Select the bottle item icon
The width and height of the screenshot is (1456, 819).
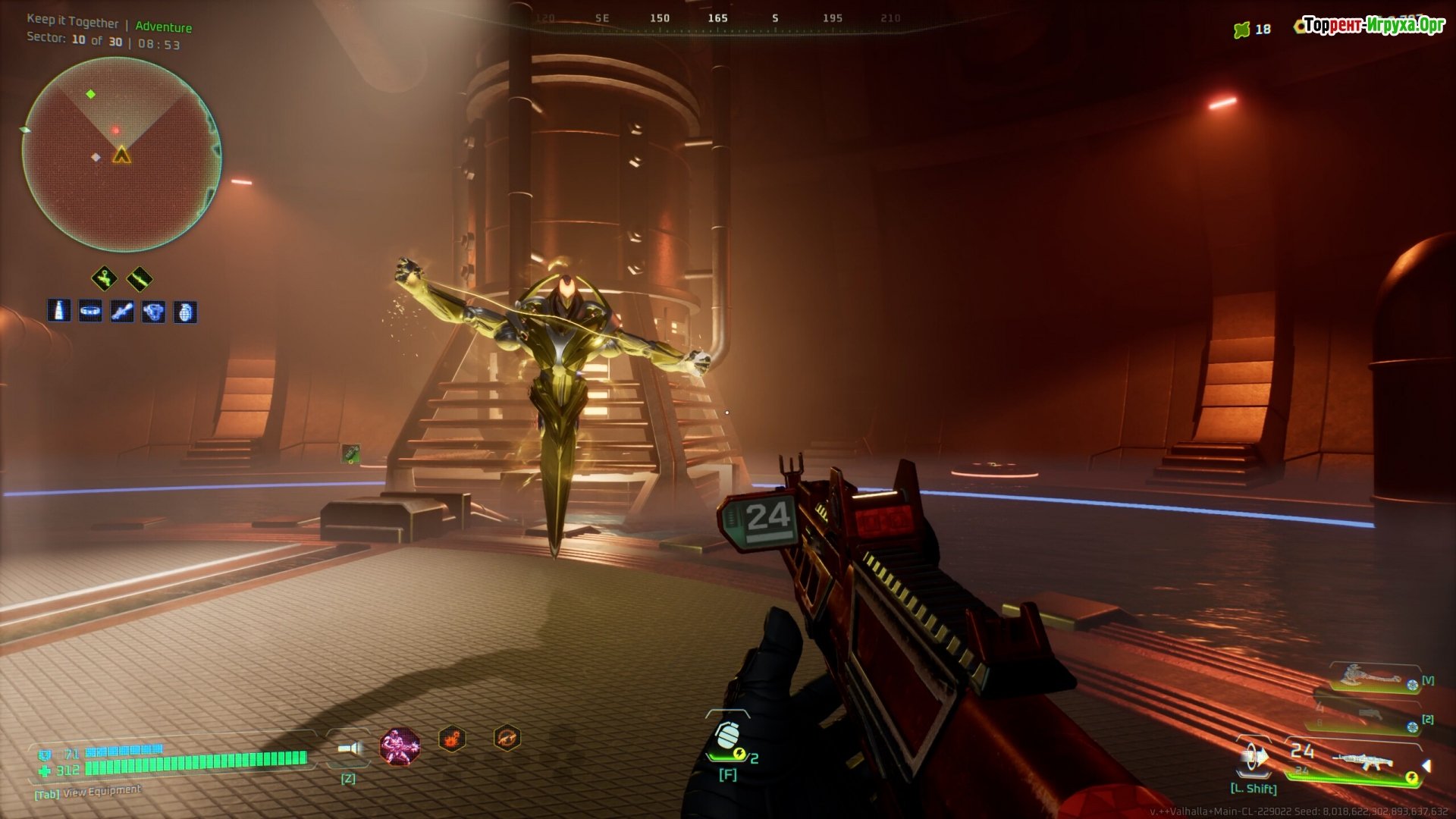pyautogui.click(x=59, y=311)
